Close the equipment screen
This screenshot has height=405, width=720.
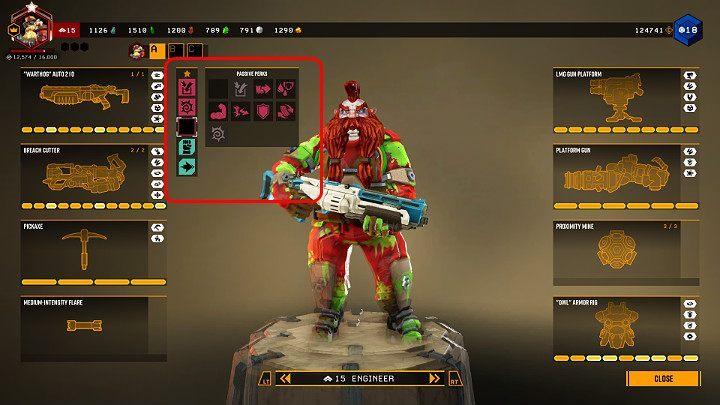click(662, 379)
